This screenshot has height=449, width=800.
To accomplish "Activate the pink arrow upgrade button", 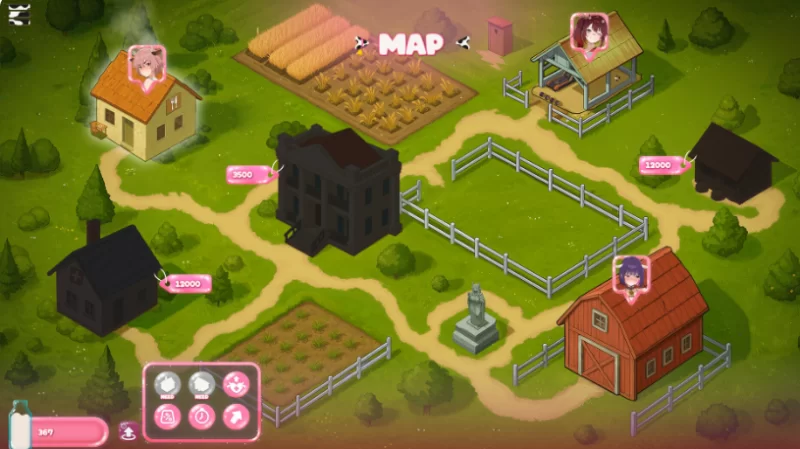I will click(236, 414).
